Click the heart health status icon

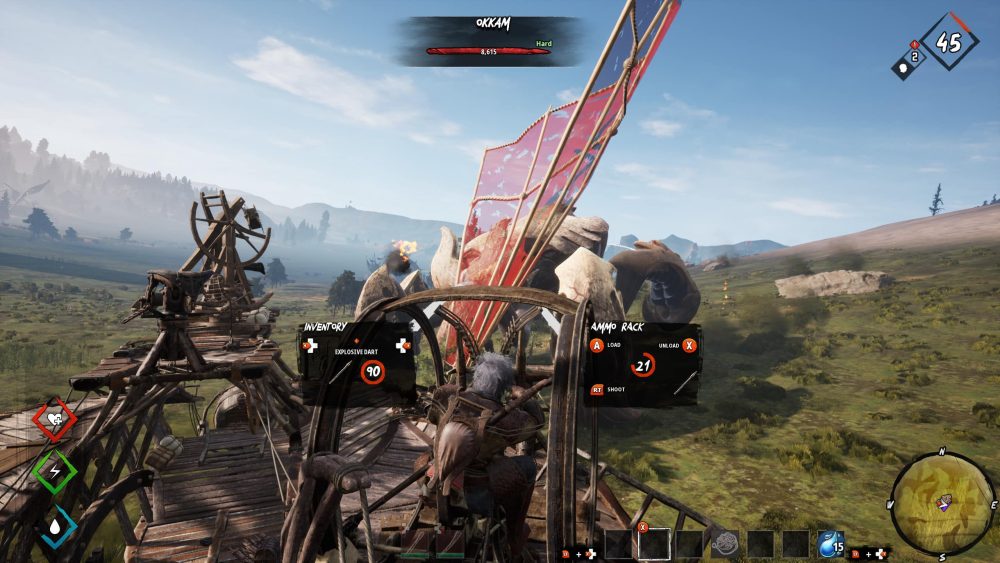pos(54,421)
